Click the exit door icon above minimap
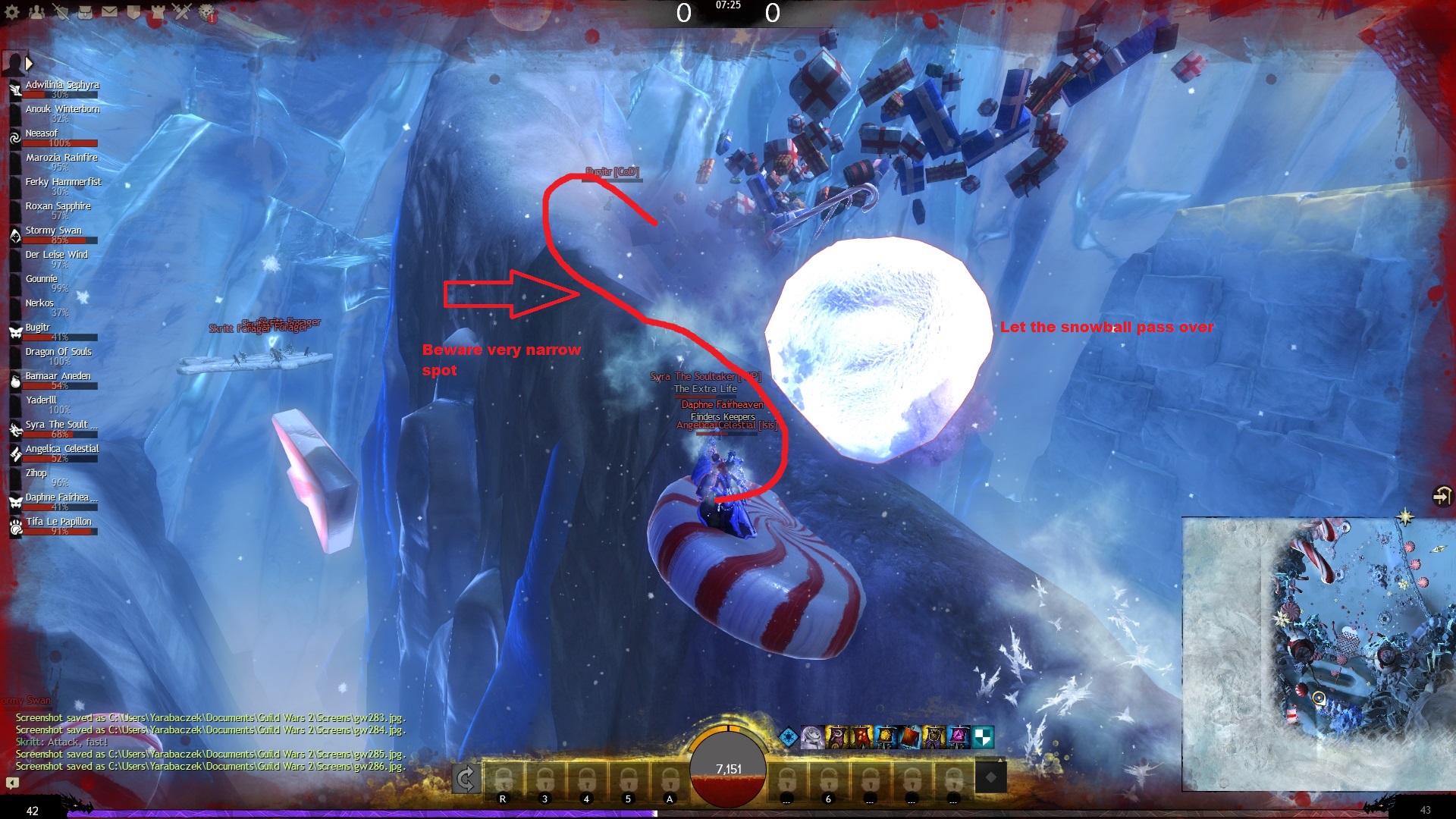The height and width of the screenshot is (819, 1456). (1441, 496)
